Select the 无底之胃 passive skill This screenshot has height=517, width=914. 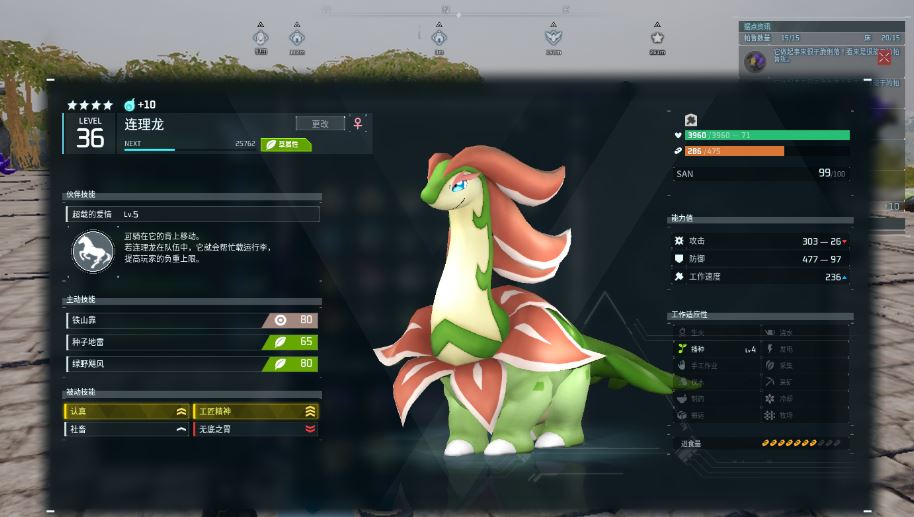coord(255,429)
